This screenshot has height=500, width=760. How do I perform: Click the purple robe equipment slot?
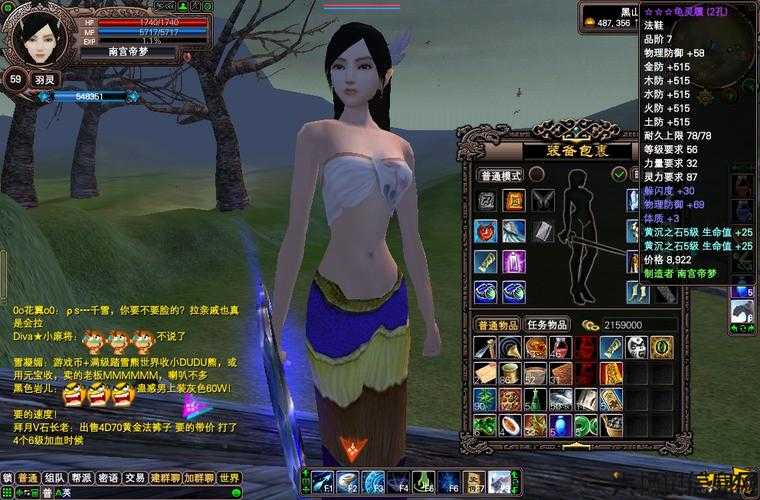pyautogui.click(x=512, y=262)
